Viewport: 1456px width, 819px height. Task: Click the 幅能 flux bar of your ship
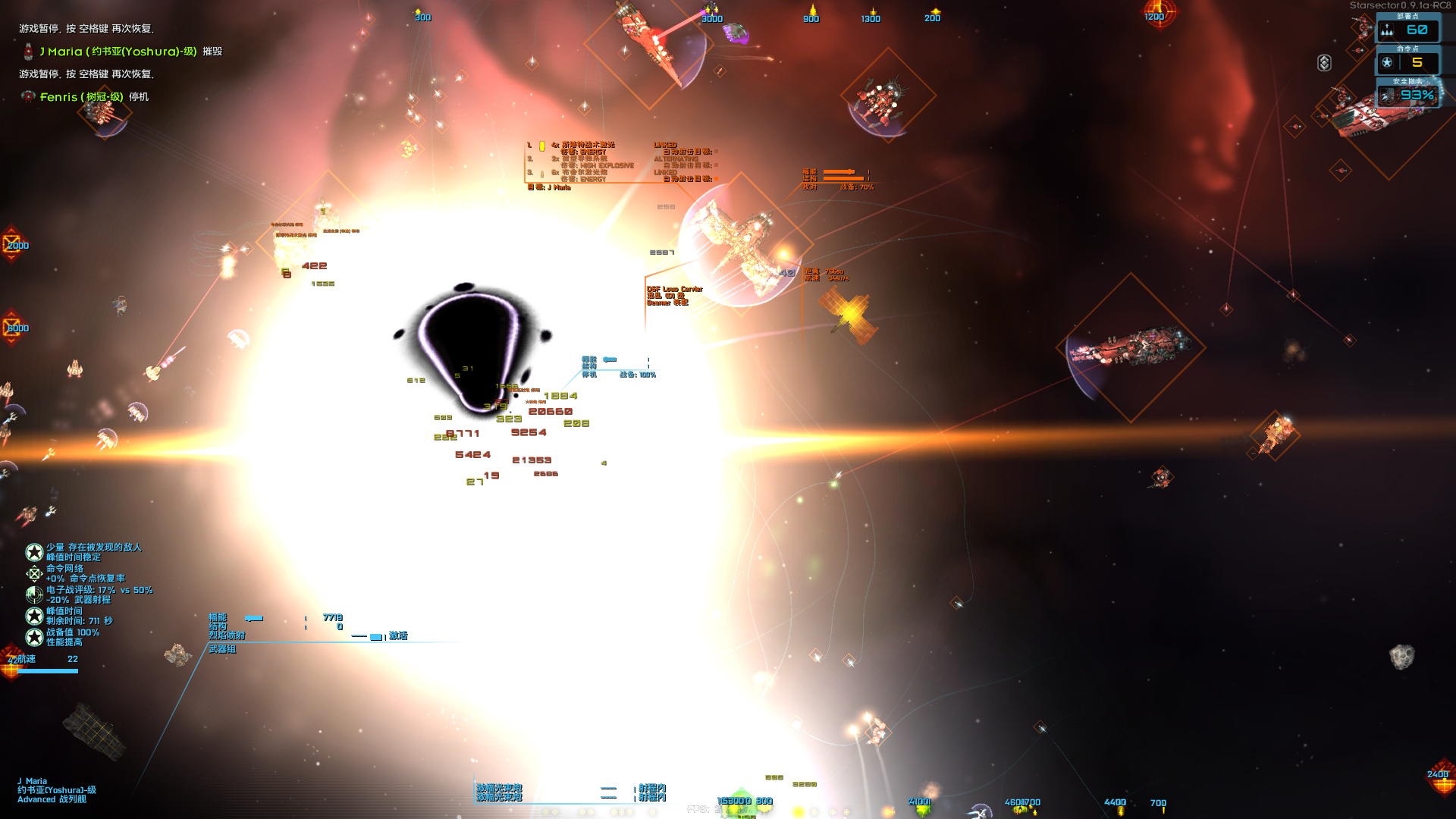254,617
